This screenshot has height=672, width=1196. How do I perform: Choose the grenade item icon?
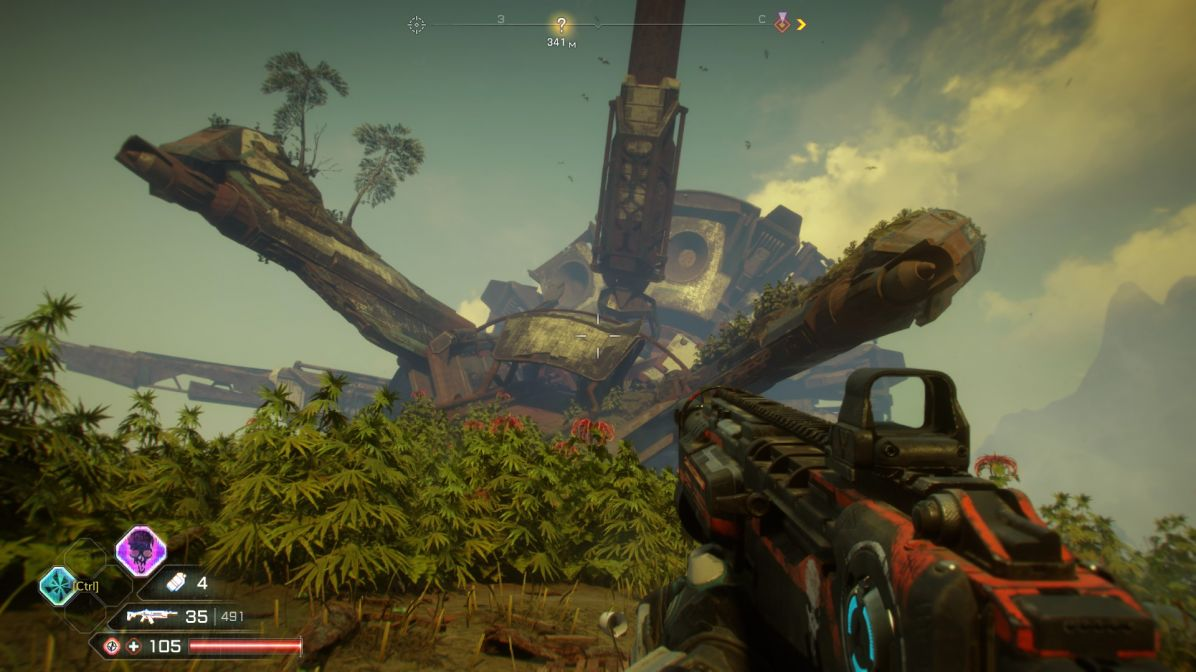pos(176,582)
